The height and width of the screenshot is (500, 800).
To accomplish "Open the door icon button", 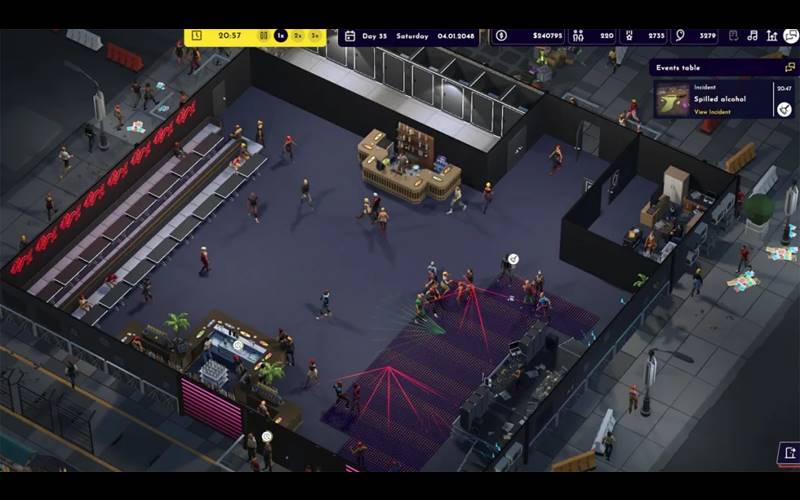I will [788, 452].
